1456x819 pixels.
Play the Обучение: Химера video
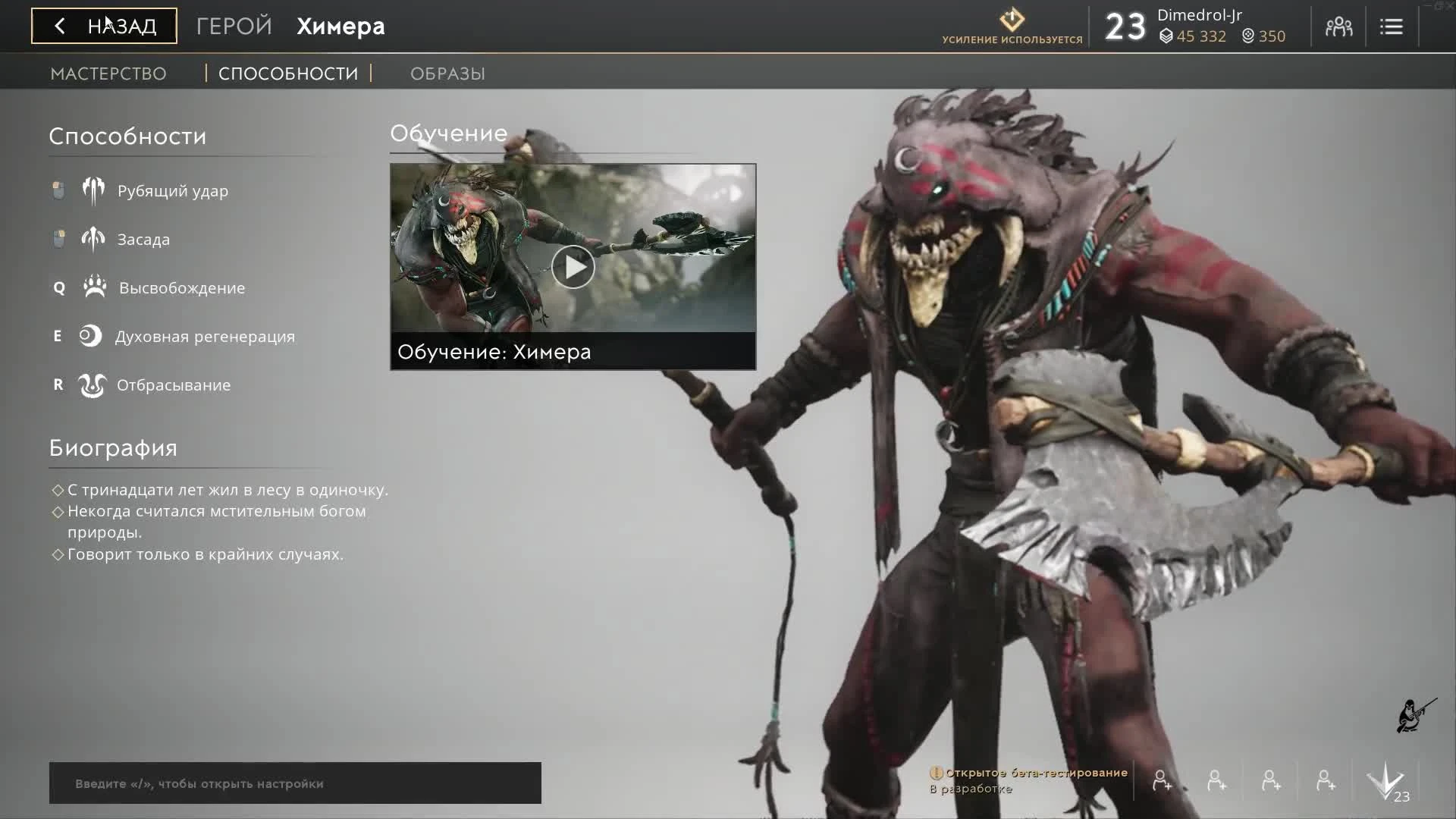(x=573, y=267)
